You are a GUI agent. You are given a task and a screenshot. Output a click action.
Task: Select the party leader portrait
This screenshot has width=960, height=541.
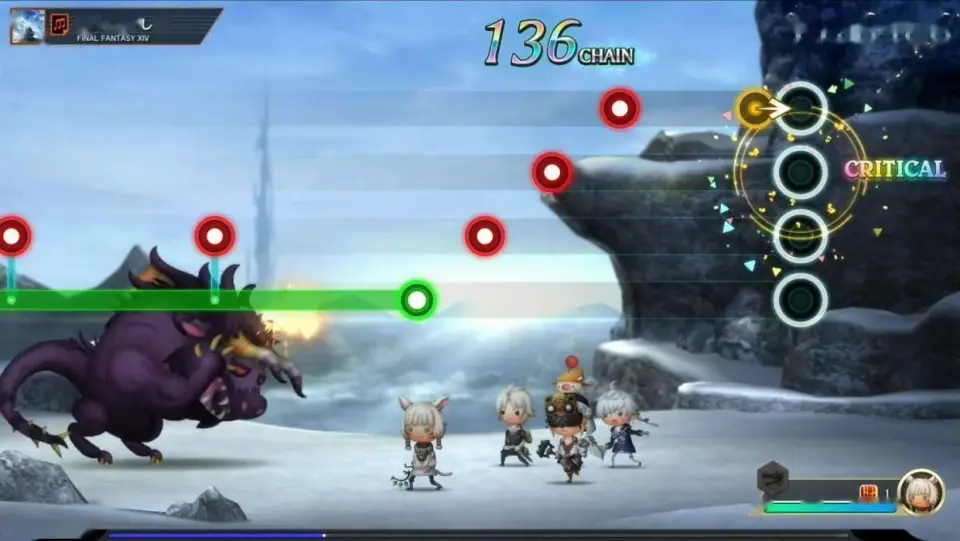tap(920, 491)
